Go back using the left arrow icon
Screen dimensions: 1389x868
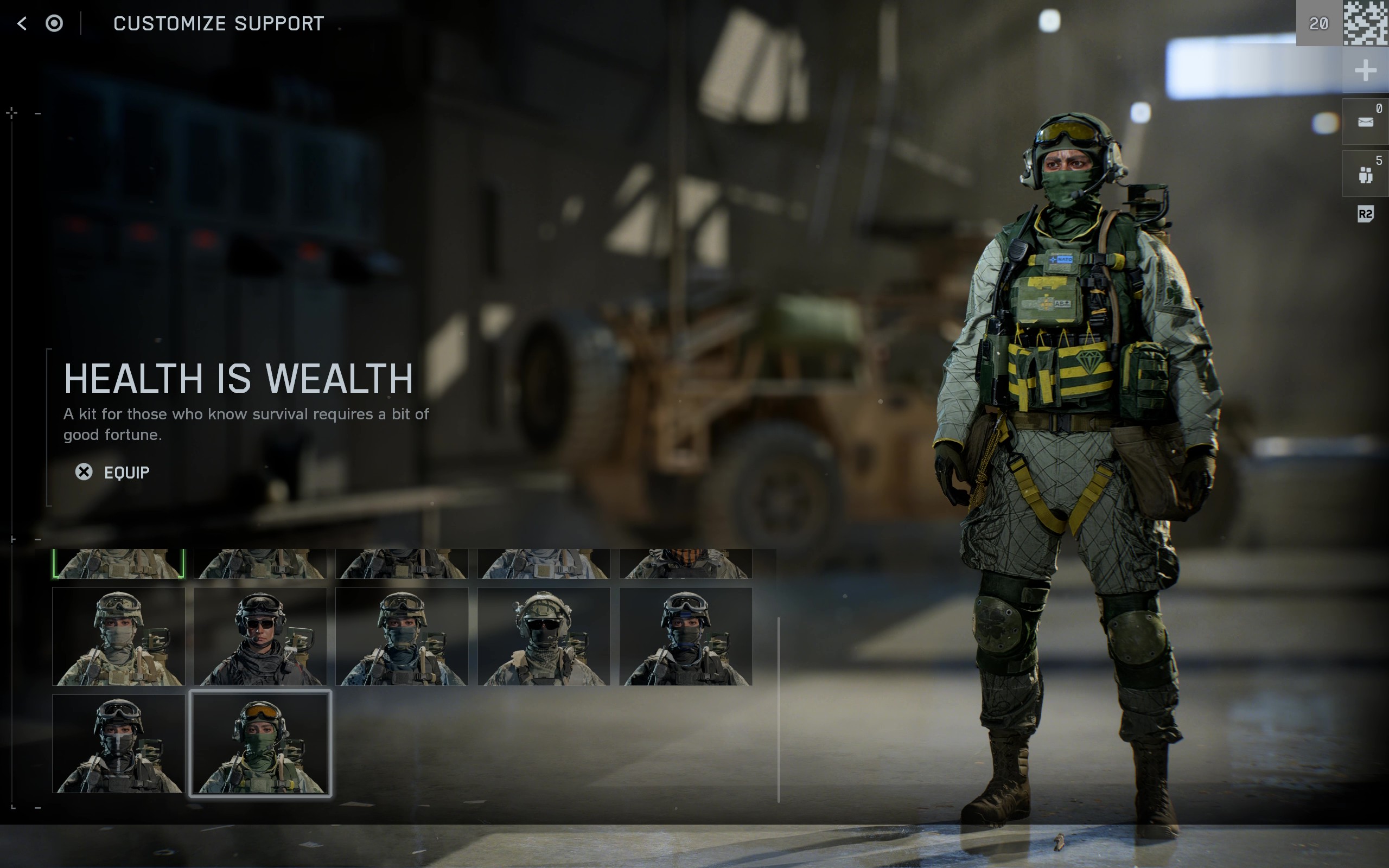(x=21, y=23)
